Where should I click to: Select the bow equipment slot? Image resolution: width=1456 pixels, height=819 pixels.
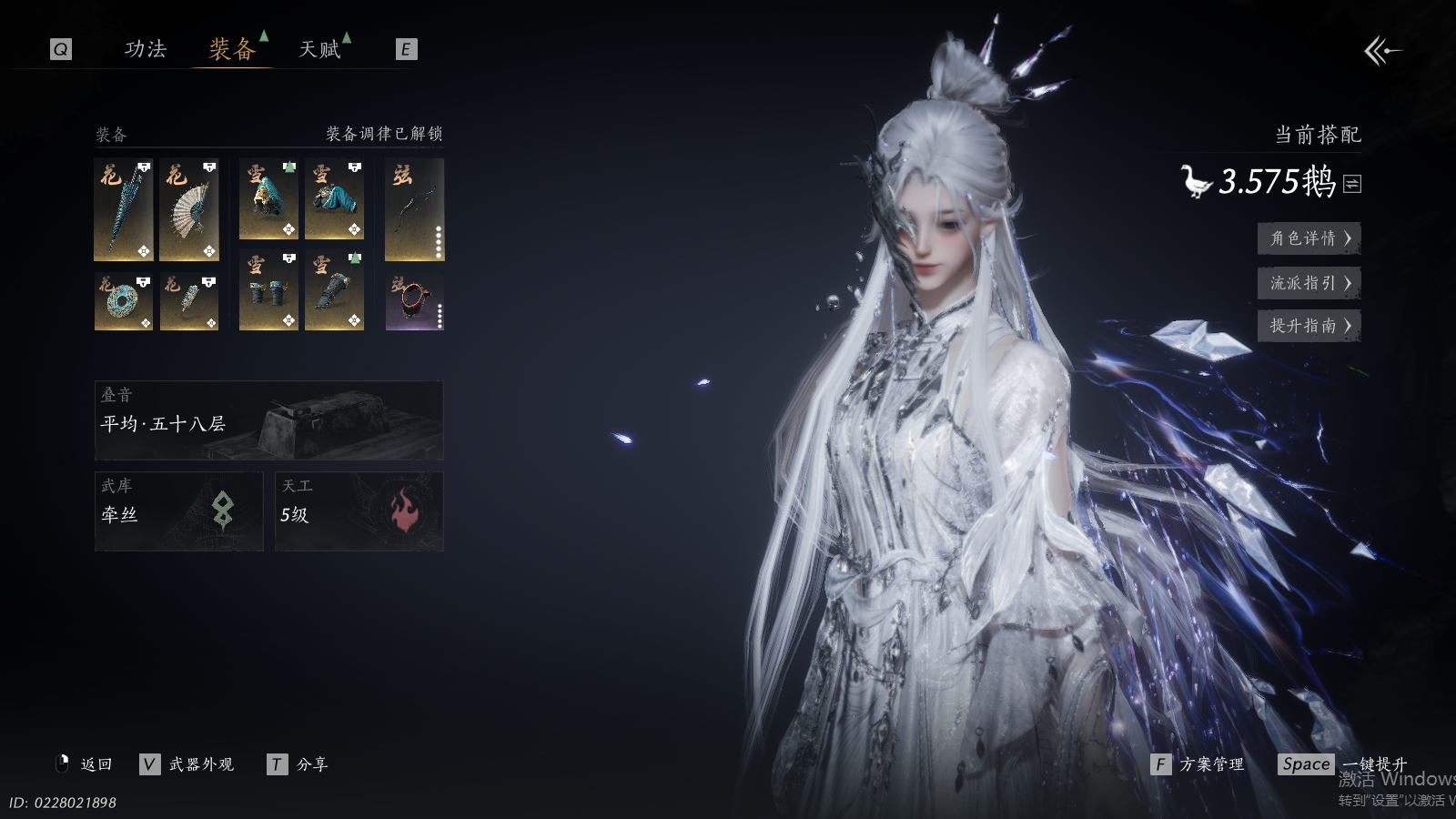coord(414,209)
